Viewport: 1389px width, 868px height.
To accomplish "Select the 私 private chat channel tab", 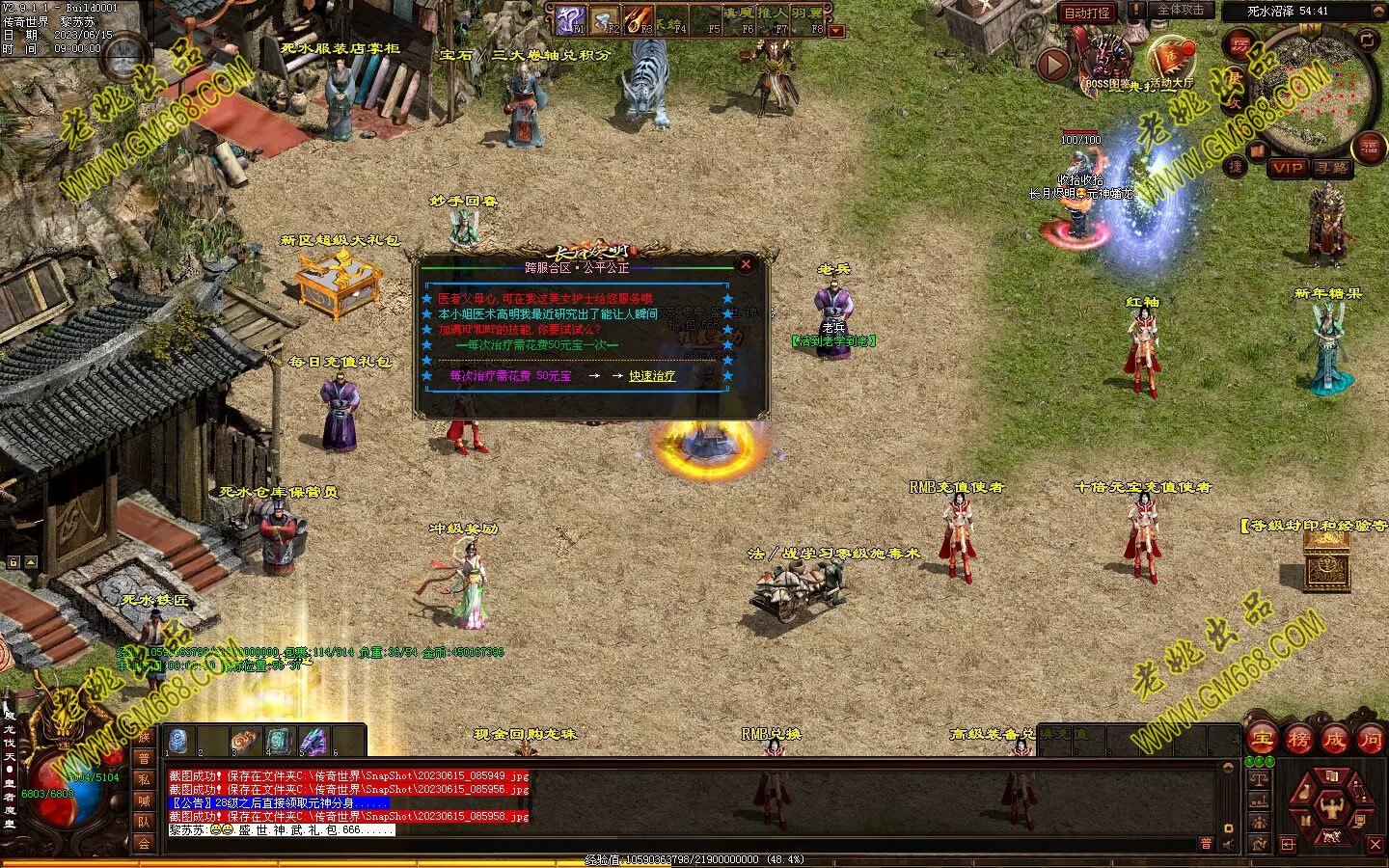I will (144, 779).
